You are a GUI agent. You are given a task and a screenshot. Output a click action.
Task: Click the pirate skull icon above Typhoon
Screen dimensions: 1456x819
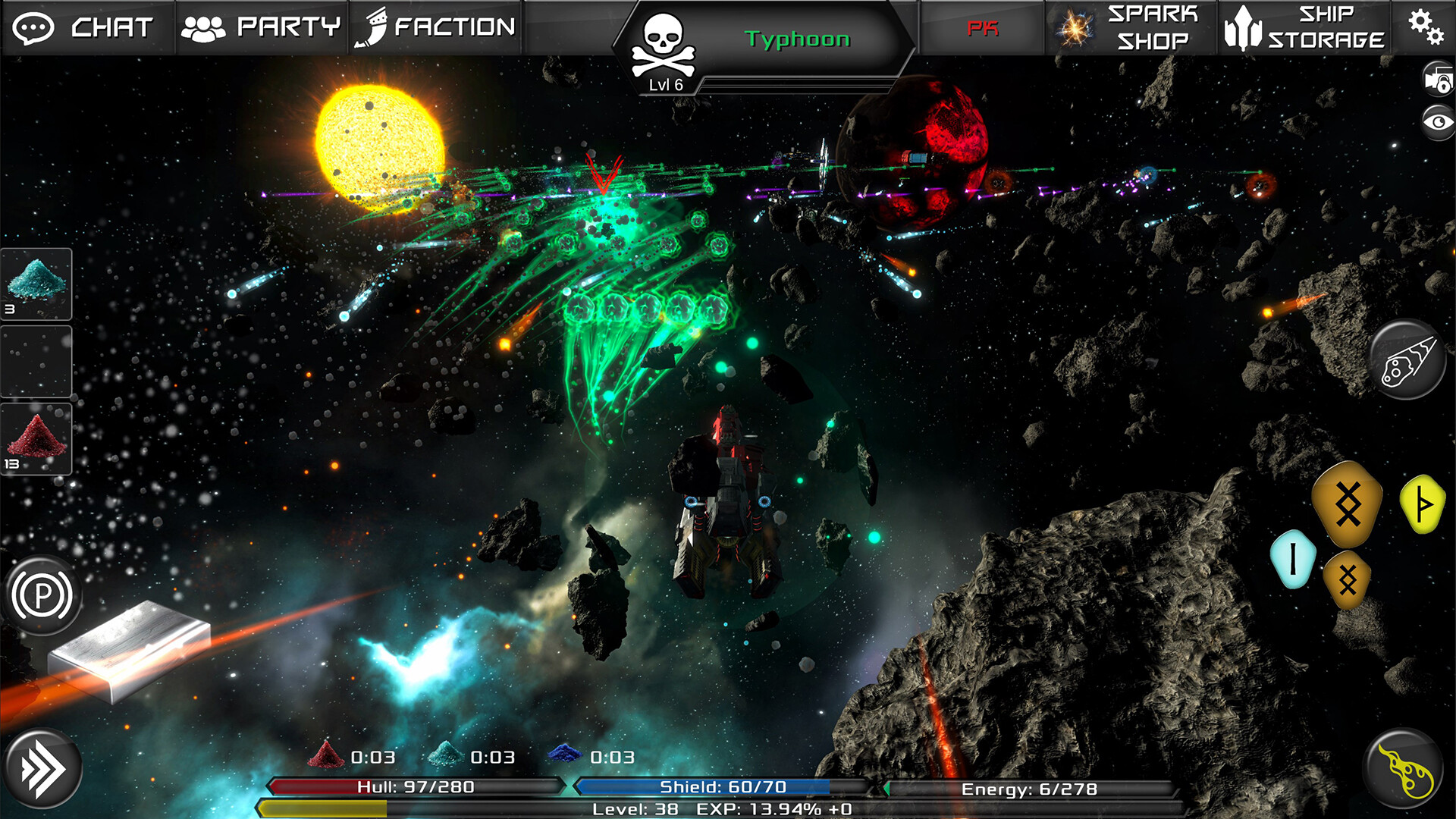click(x=664, y=39)
